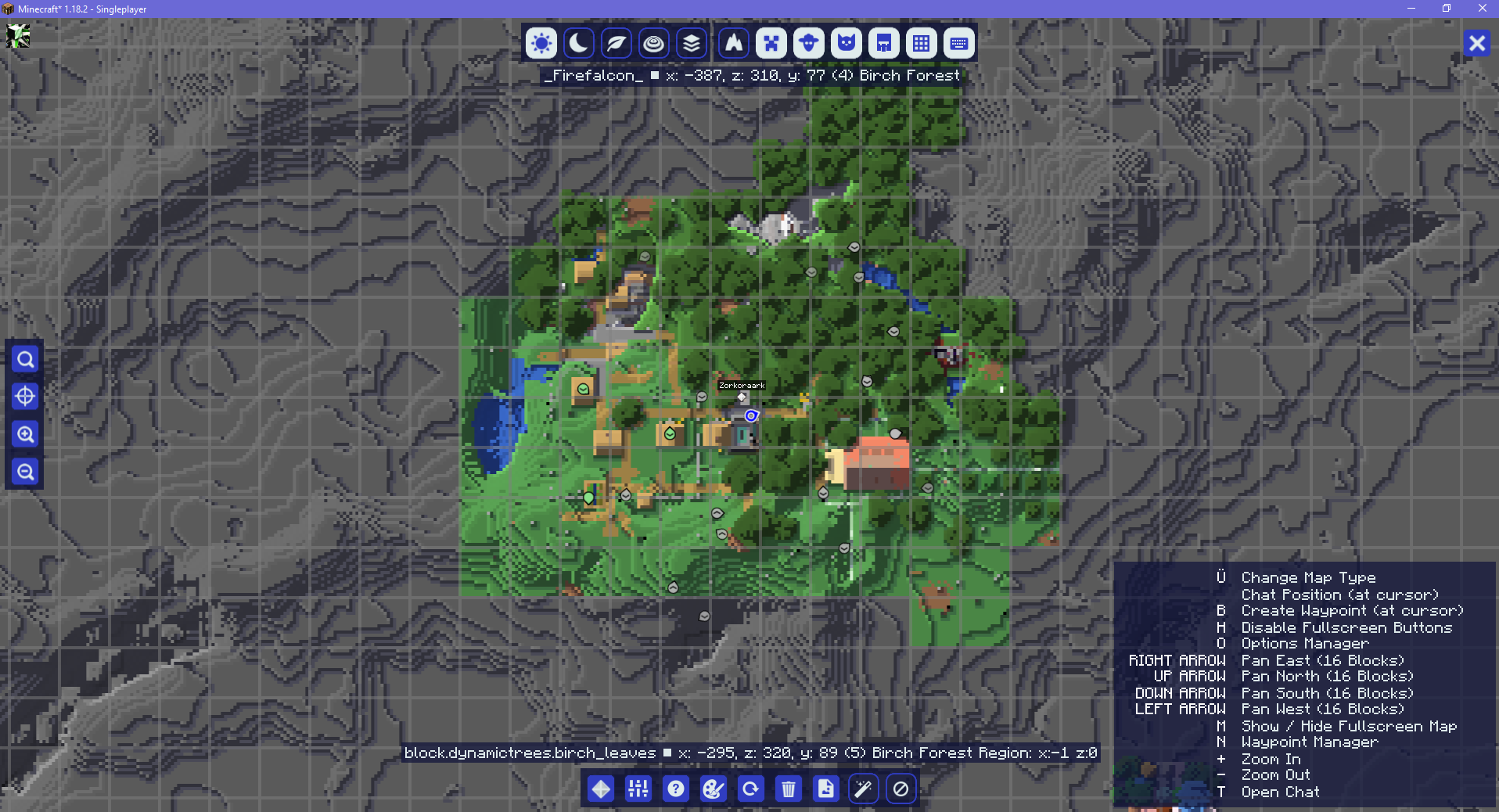Toggle the grid overlay
The image size is (1499, 812).
tap(921, 43)
